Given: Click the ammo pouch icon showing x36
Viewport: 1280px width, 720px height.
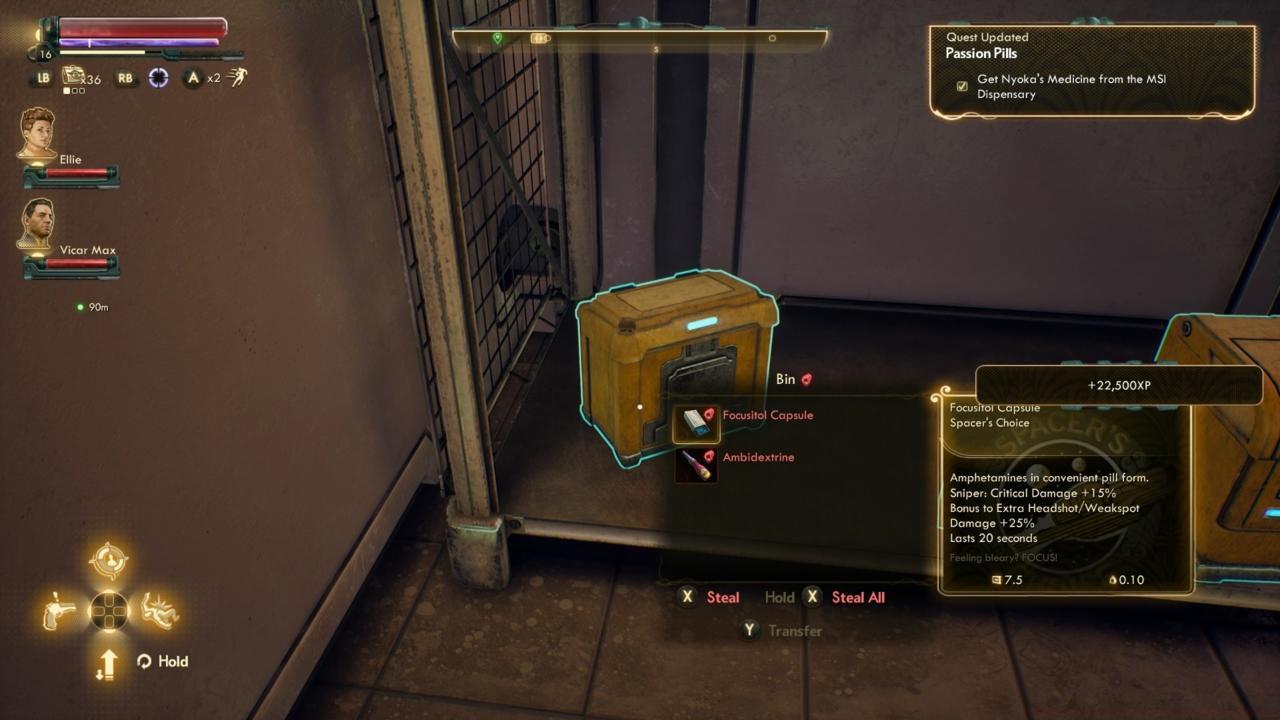Looking at the screenshot, I should tap(72, 76).
